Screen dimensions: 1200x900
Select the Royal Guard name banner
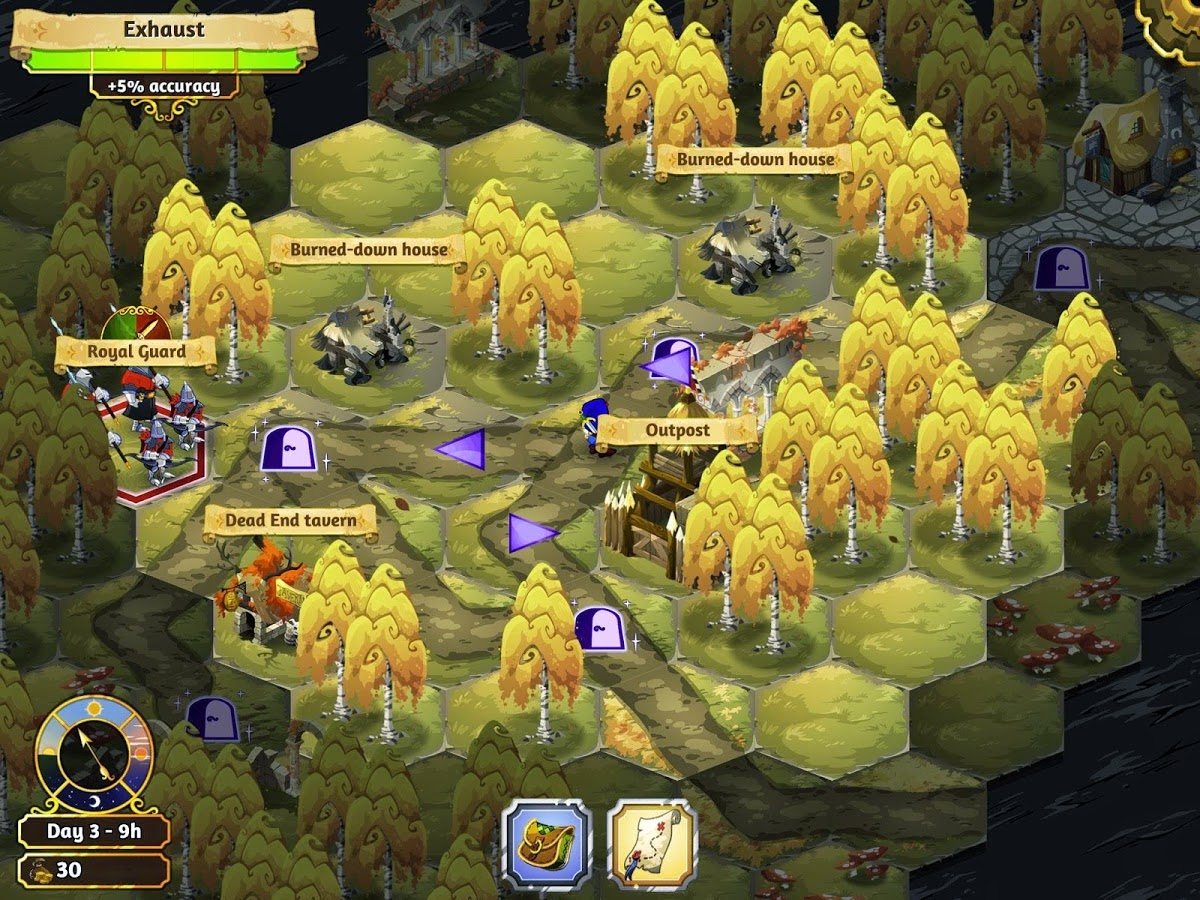coord(136,352)
